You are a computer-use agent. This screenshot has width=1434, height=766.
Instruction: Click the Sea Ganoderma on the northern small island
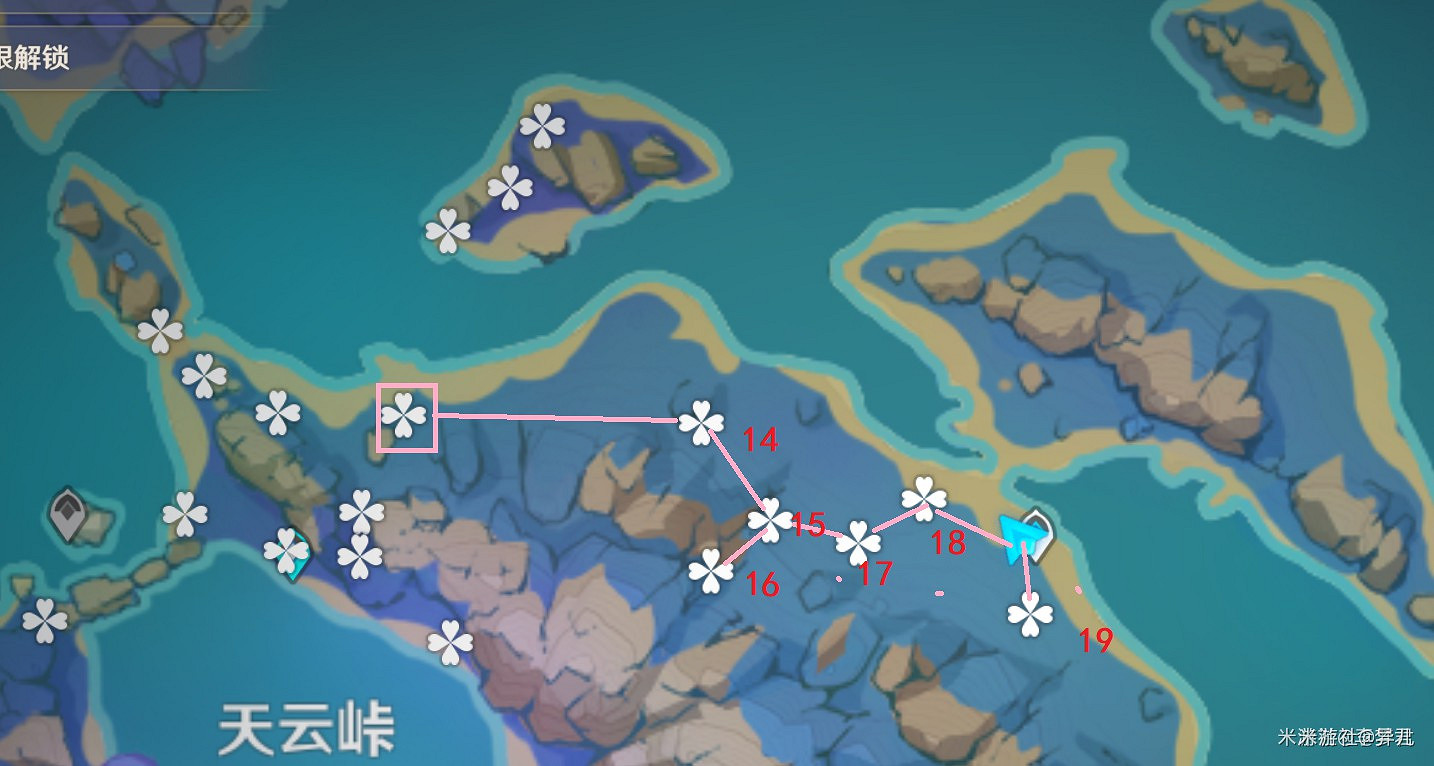click(x=543, y=125)
